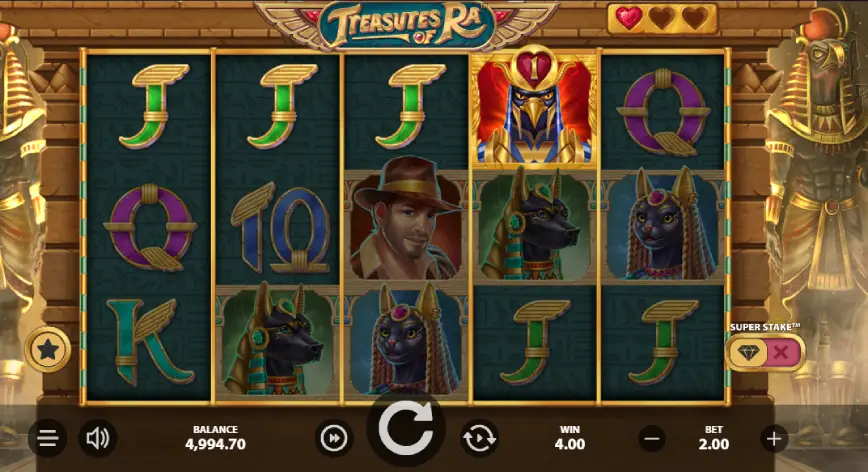Toggle the sound speaker icon
This screenshot has height=472, width=868.
(97, 438)
